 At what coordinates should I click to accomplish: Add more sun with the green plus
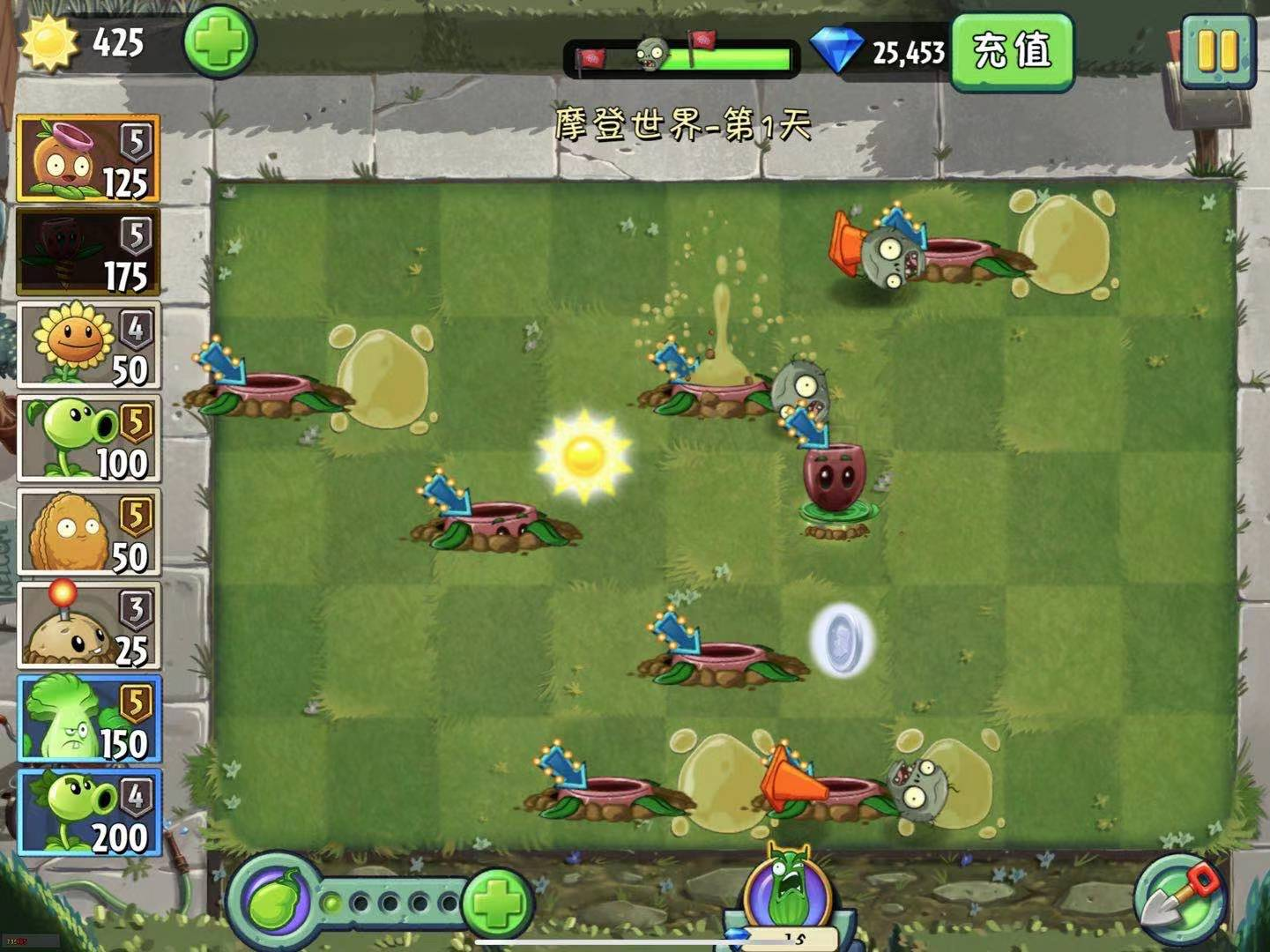(219, 42)
